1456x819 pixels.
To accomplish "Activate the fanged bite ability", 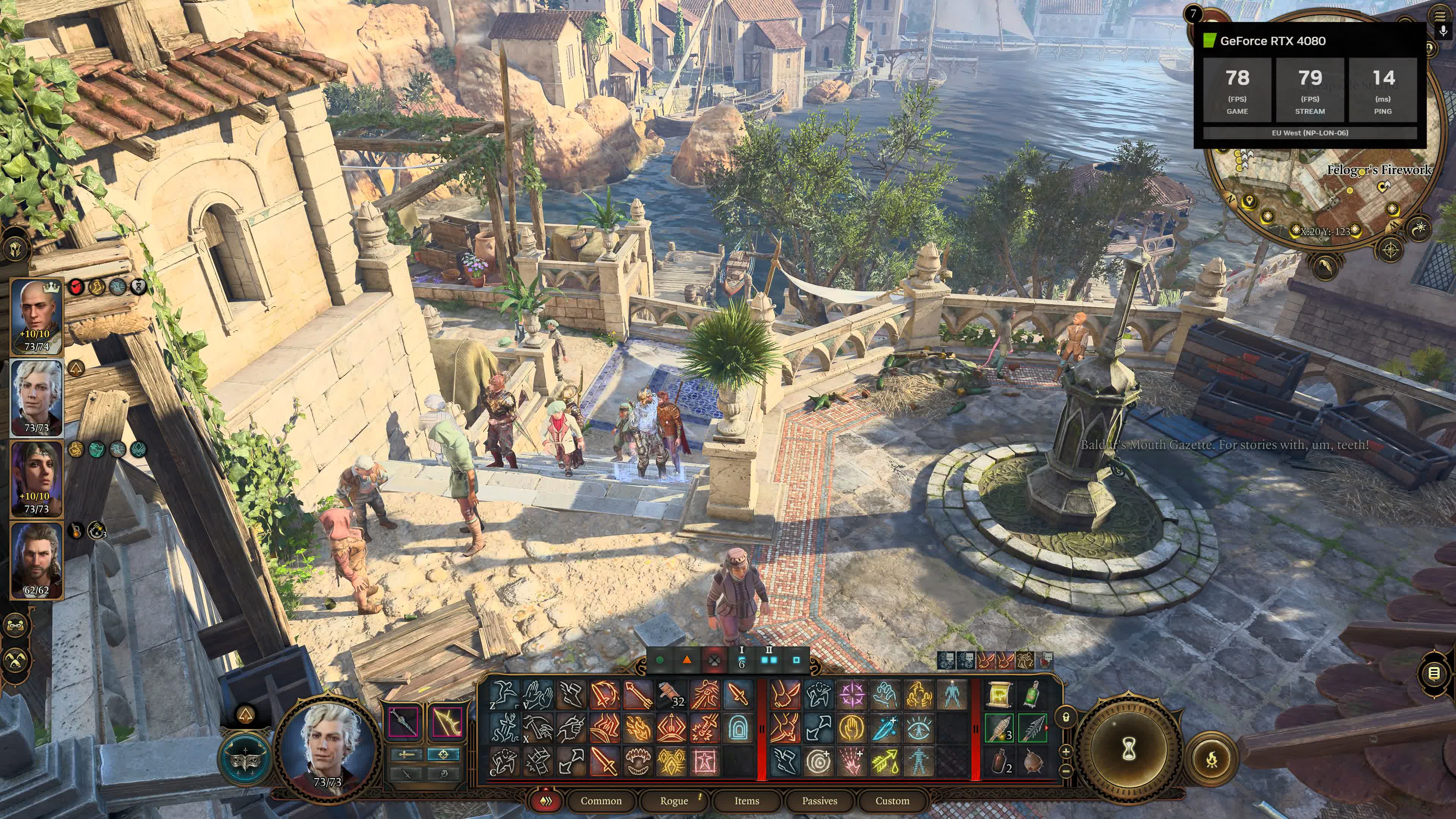I will point(638,761).
